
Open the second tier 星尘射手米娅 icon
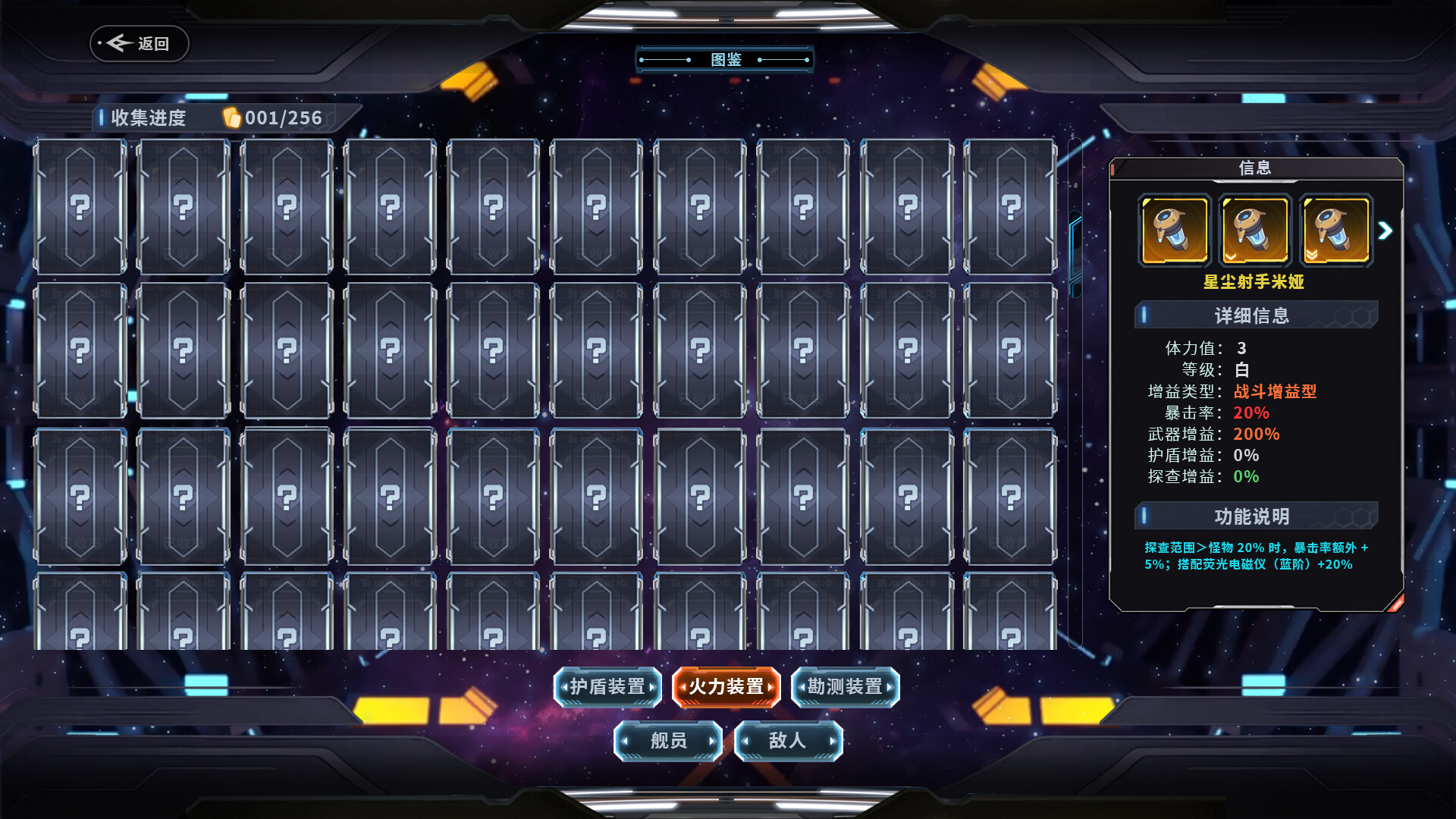[1255, 230]
